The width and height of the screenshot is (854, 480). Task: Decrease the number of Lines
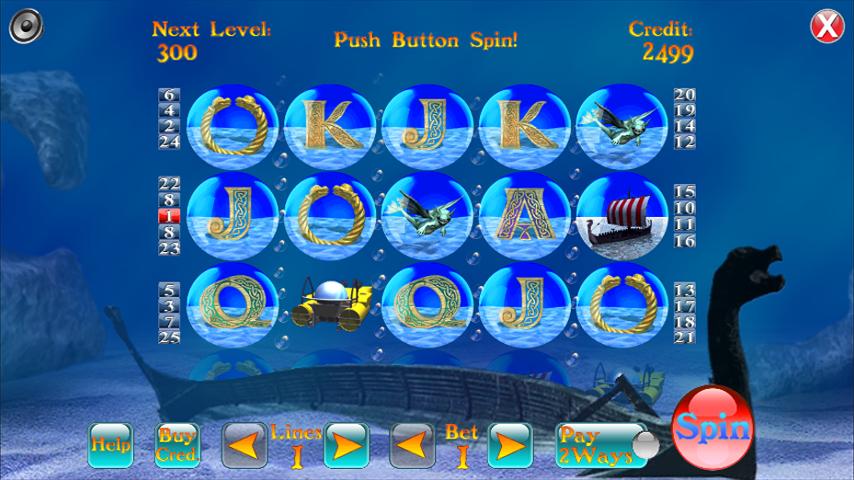pyautogui.click(x=244, y=445)
